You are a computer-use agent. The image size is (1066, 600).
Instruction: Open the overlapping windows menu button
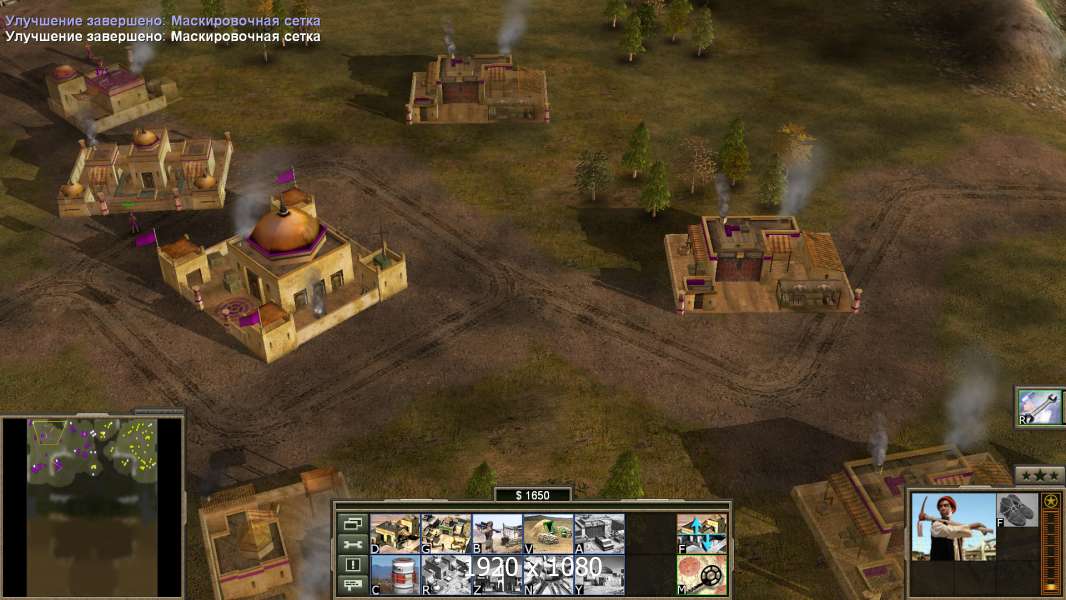point(353,523)
